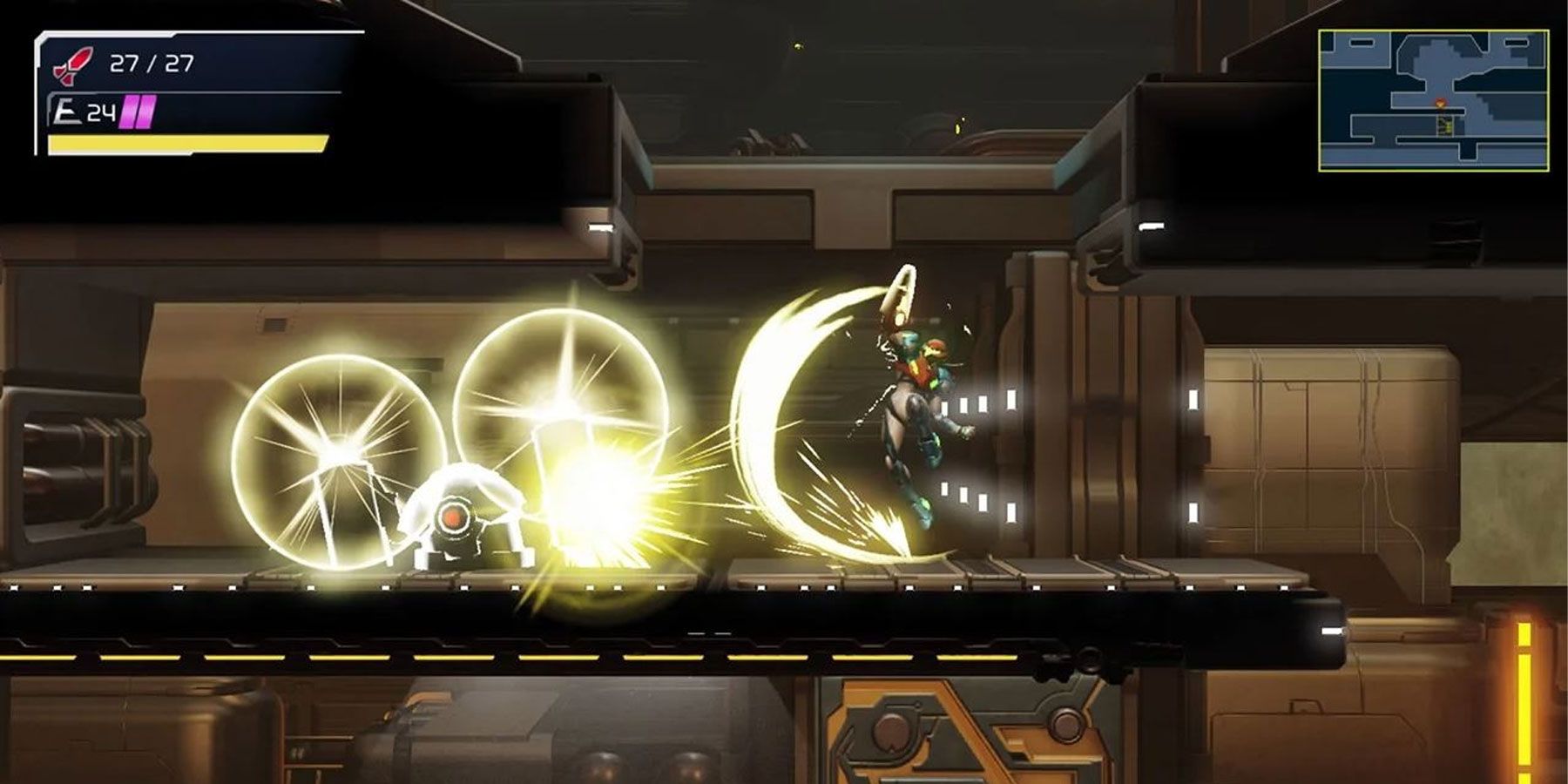The width and height of the screenshot is (1568, 784).
Task: Open the minimap in the corner
Action: click(1433, 100)
